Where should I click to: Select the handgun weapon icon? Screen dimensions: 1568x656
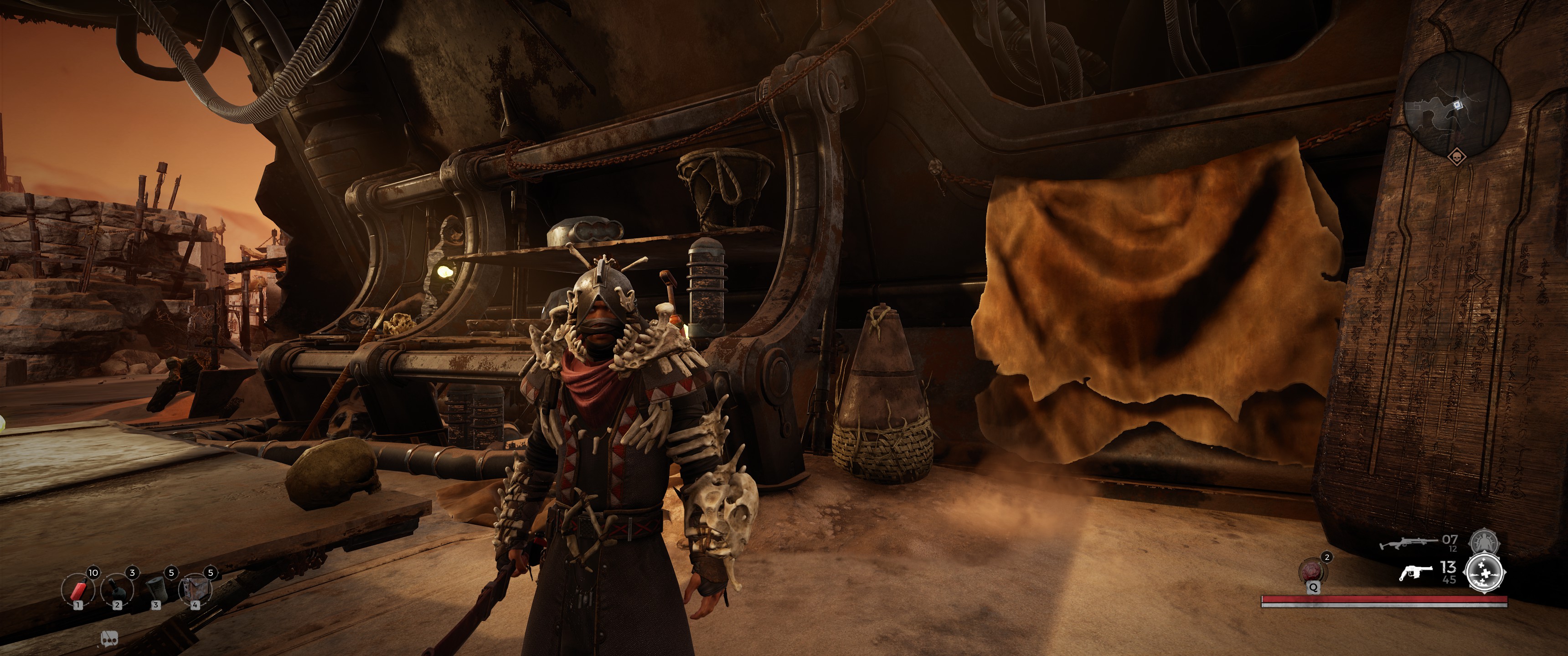(x=1416, y=572)
